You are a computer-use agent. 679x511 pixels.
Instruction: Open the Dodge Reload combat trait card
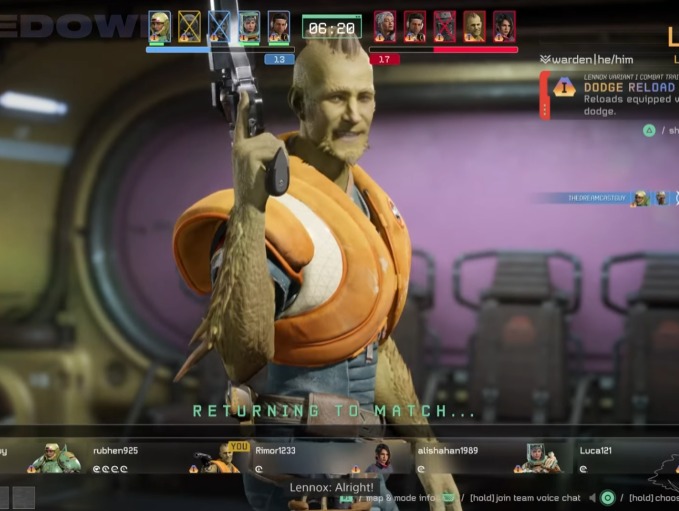click(x=612, y=94)
